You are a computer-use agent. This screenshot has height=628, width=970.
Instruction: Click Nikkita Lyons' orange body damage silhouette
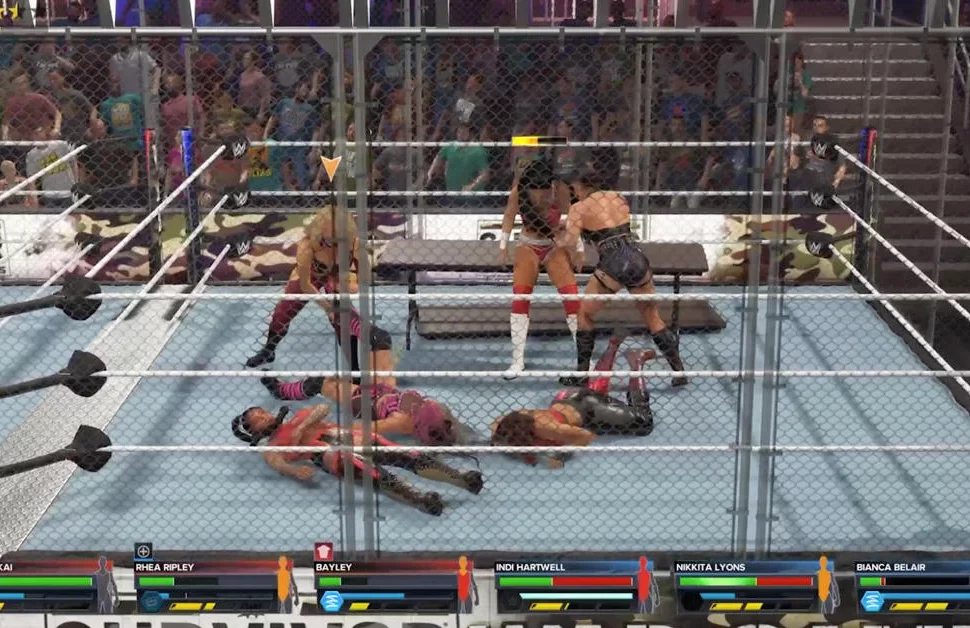pos(824,584)
